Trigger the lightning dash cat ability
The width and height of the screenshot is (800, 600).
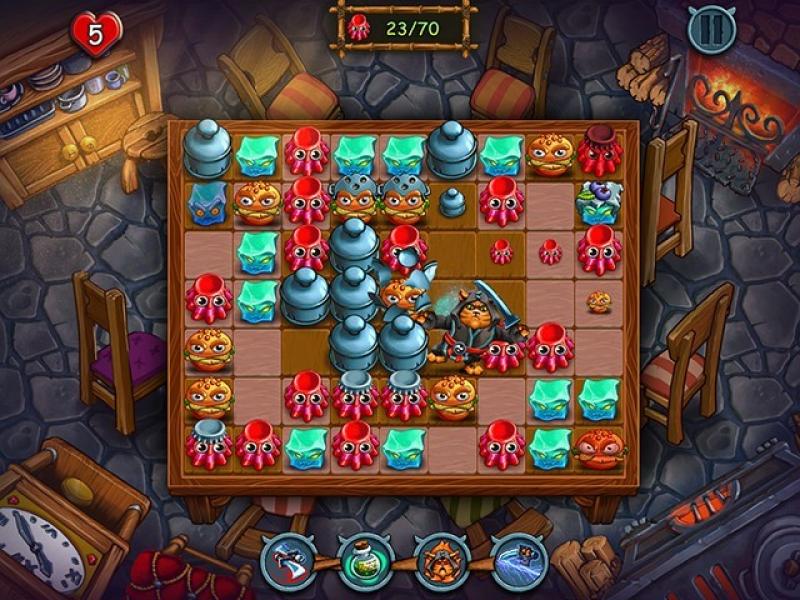pyautogui.click(x=516, y=559)
